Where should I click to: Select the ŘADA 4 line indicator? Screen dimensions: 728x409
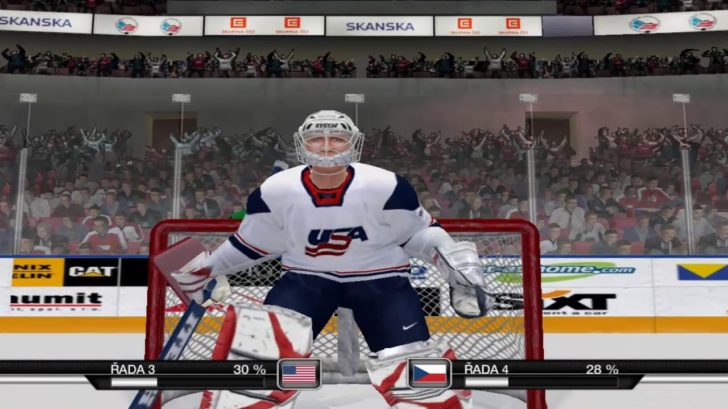[485, 369]
